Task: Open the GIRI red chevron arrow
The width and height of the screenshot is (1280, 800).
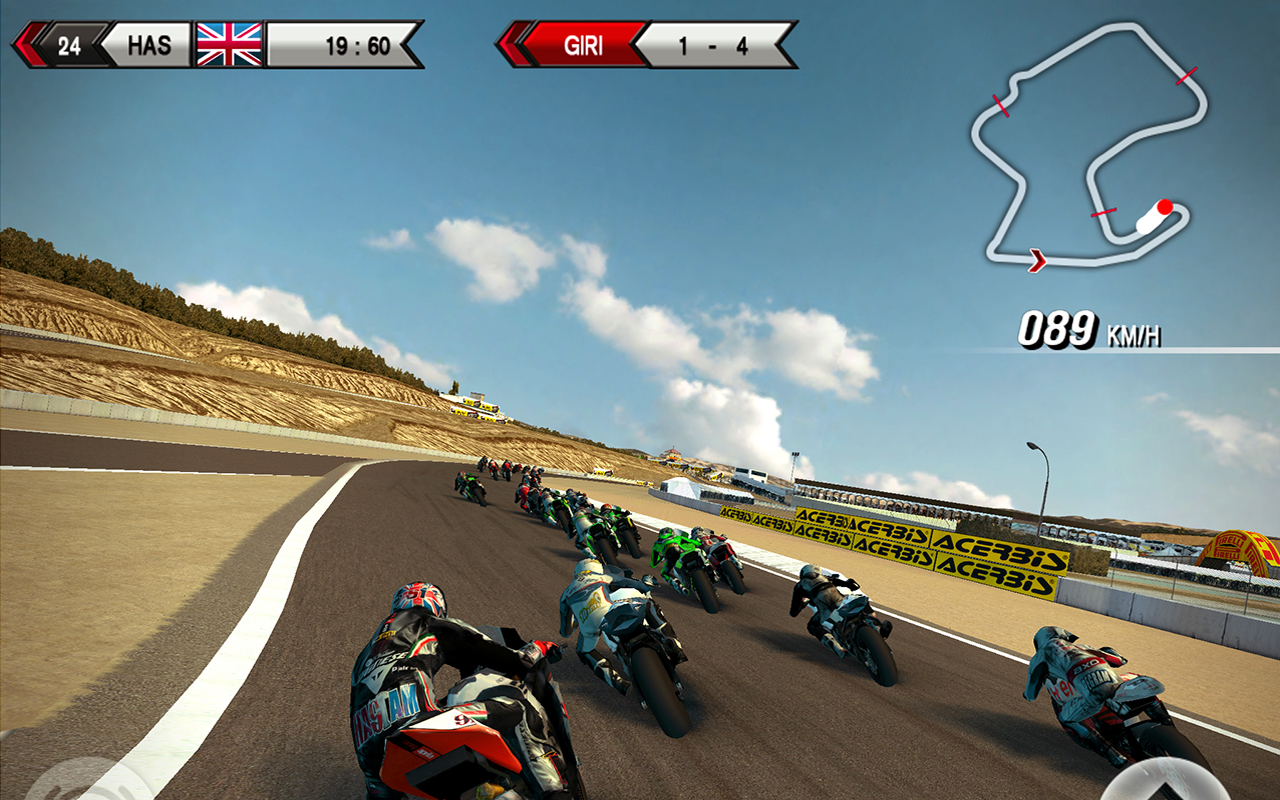Action: [x=510, y=42]
